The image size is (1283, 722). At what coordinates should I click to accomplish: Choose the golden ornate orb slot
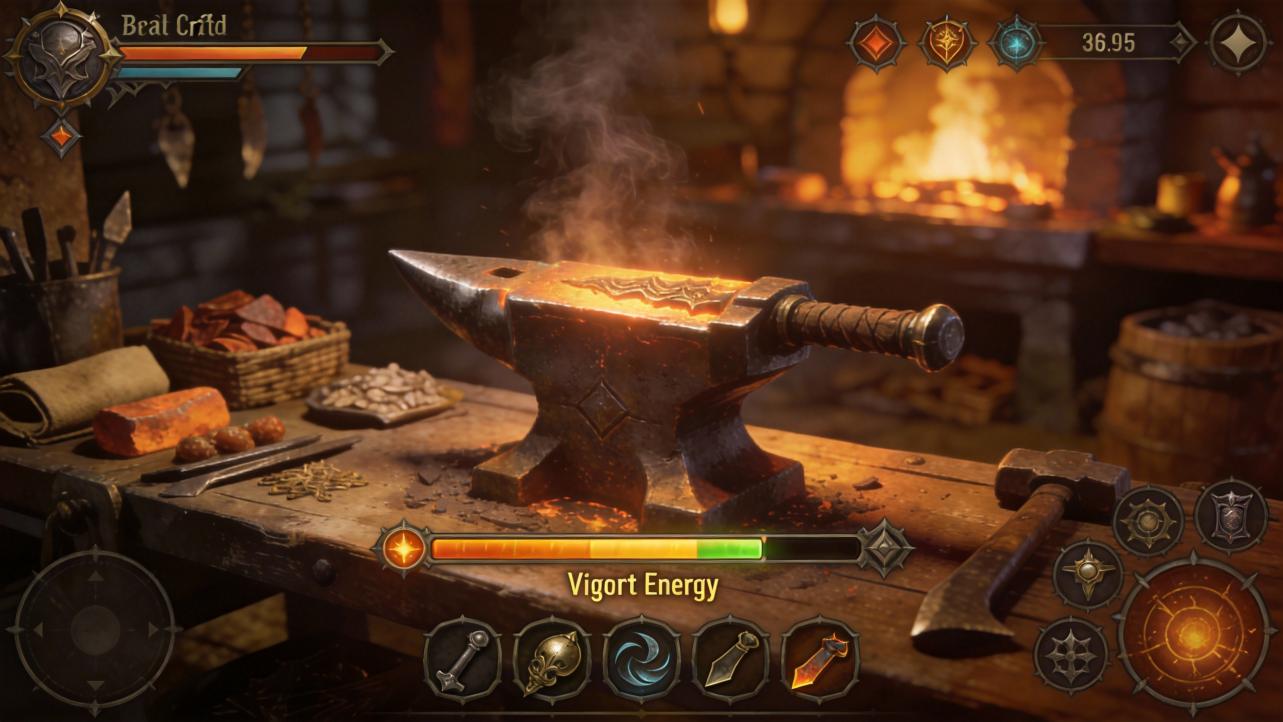click(551, 658)
